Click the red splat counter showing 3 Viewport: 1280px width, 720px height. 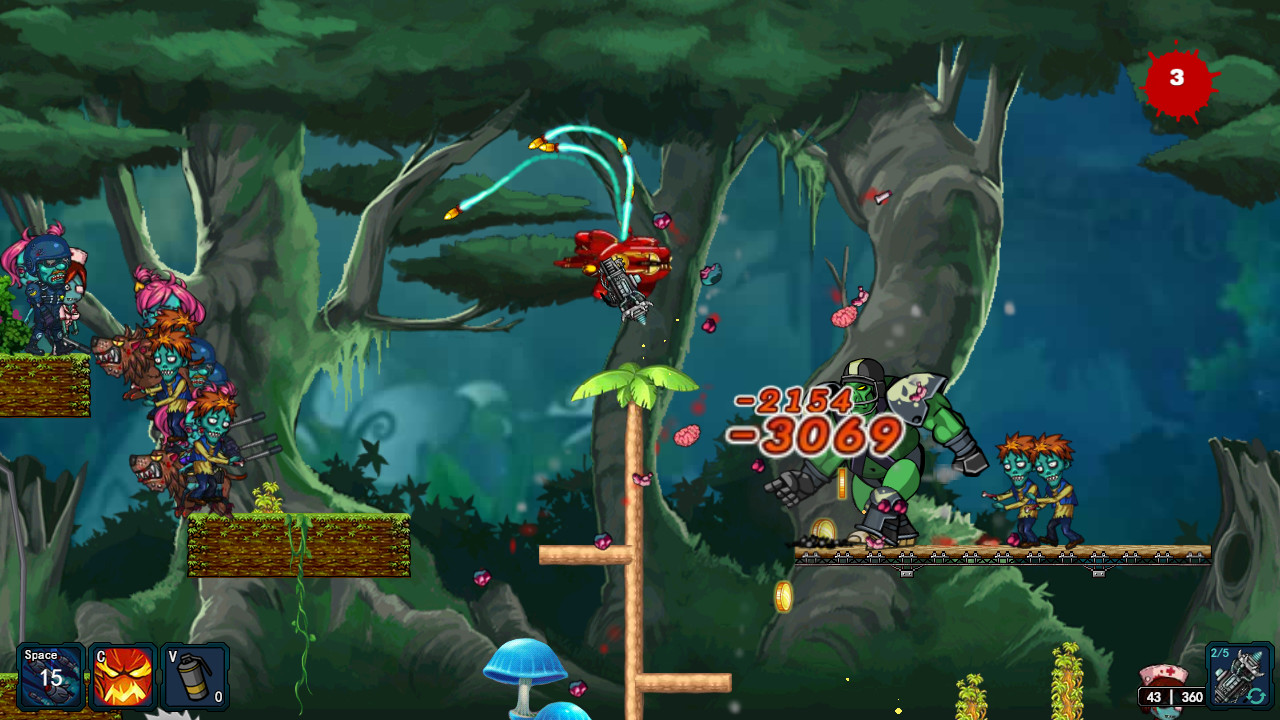(1176, 77)
